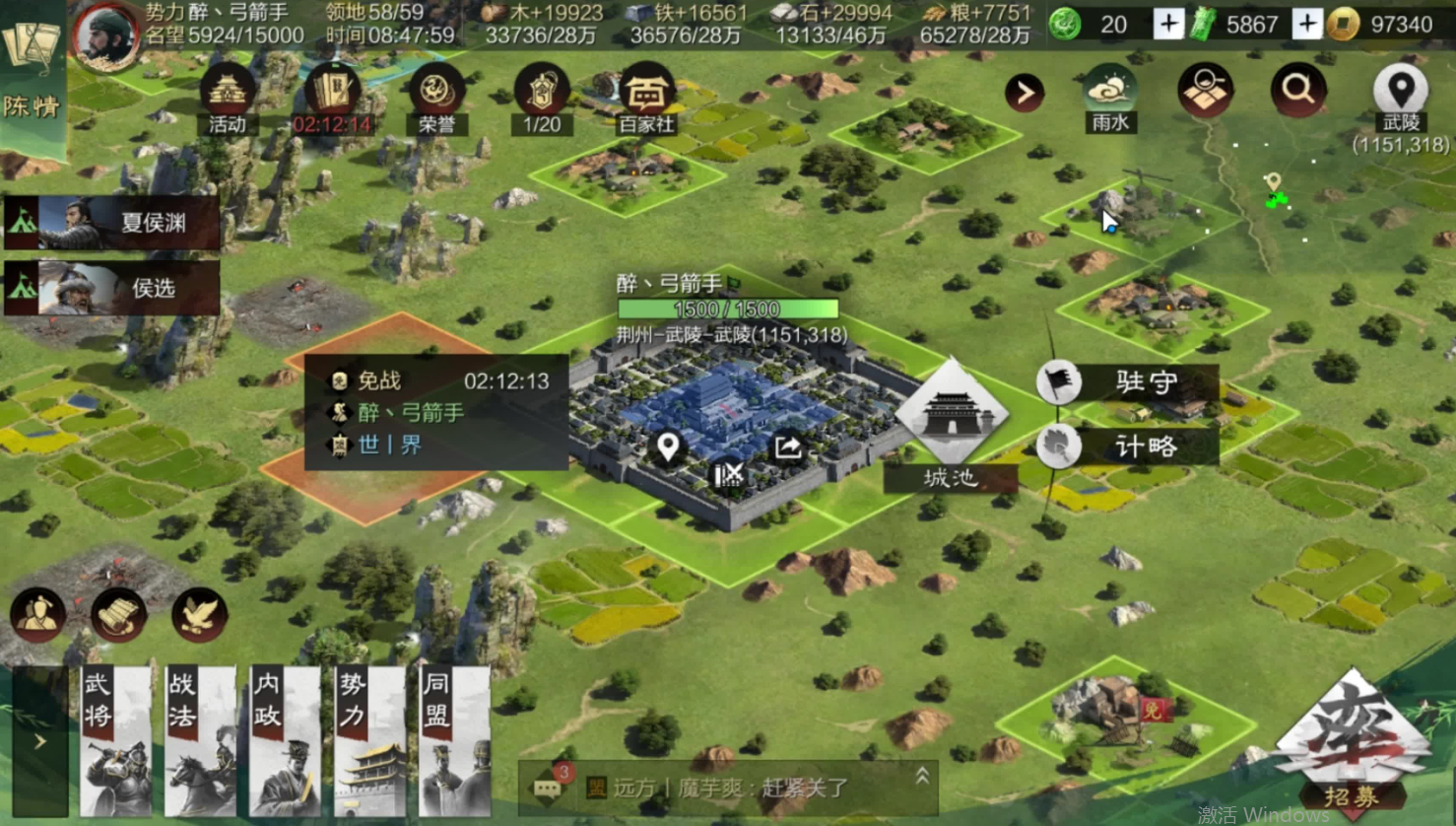Open the 1/20 task scroll icon
Screen dimensions: 1456x826
(x=541, y=99)
